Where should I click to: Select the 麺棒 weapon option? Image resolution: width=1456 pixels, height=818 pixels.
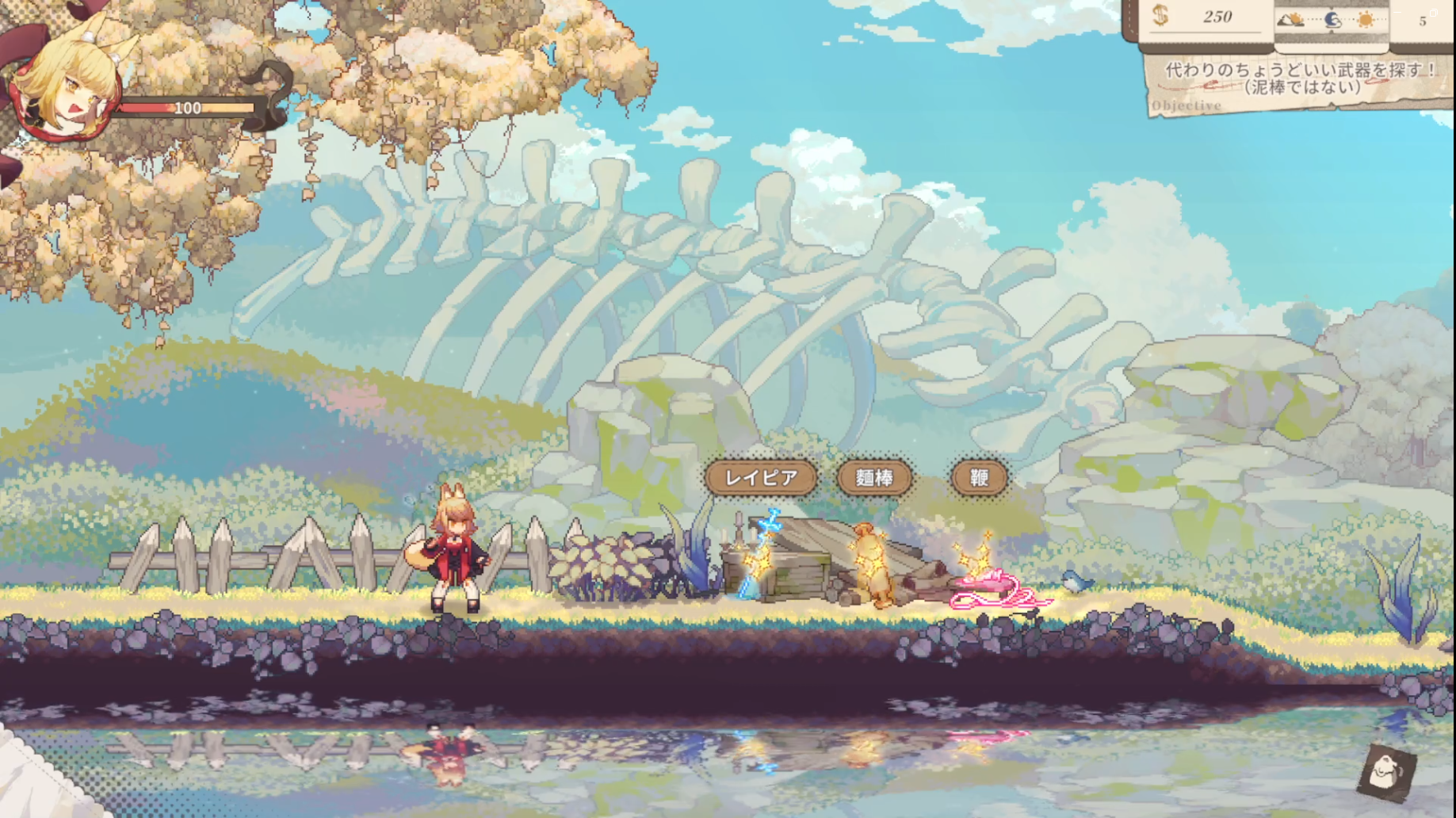[x=874, y=478]
